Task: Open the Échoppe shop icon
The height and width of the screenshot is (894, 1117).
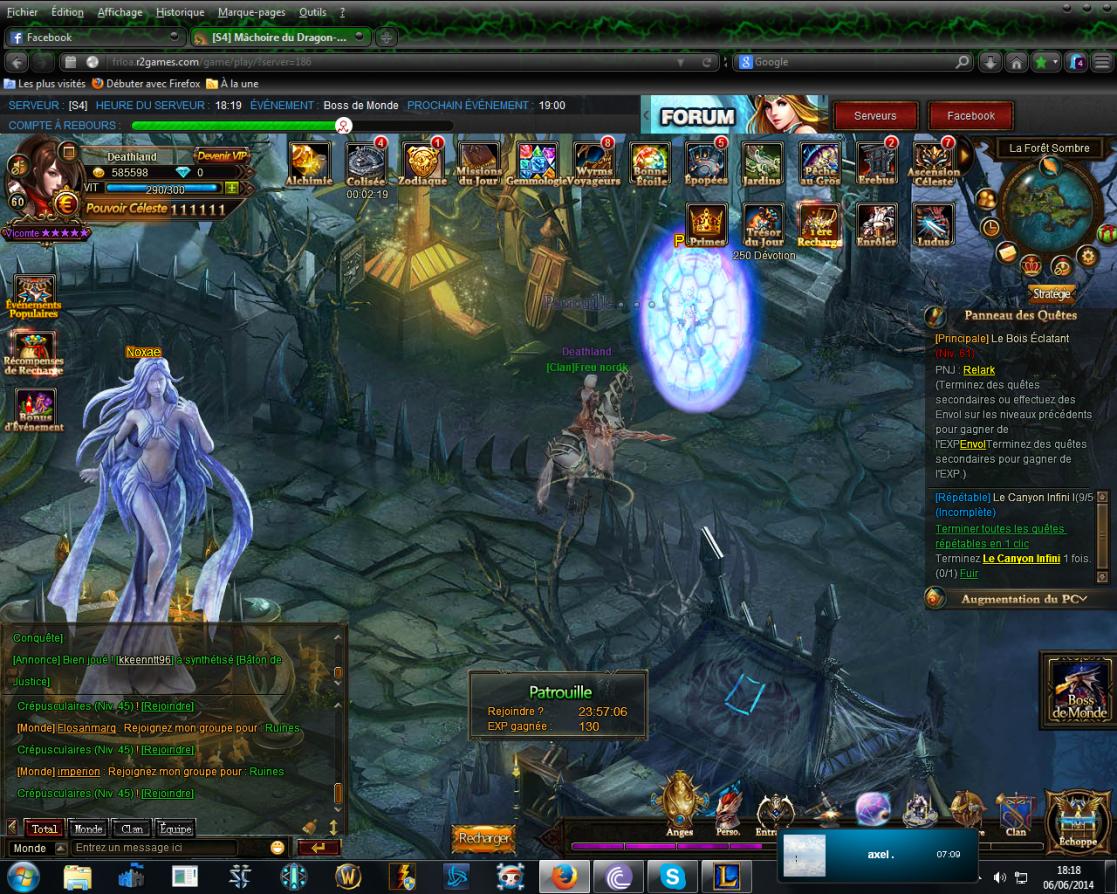Action: point(1078,820)
